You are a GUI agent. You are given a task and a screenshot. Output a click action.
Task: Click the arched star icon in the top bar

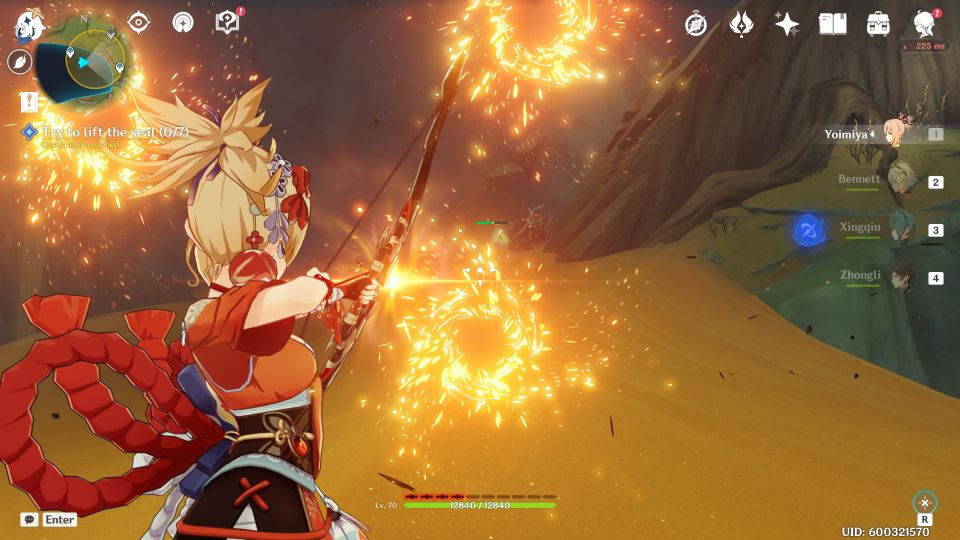[182, 23]
